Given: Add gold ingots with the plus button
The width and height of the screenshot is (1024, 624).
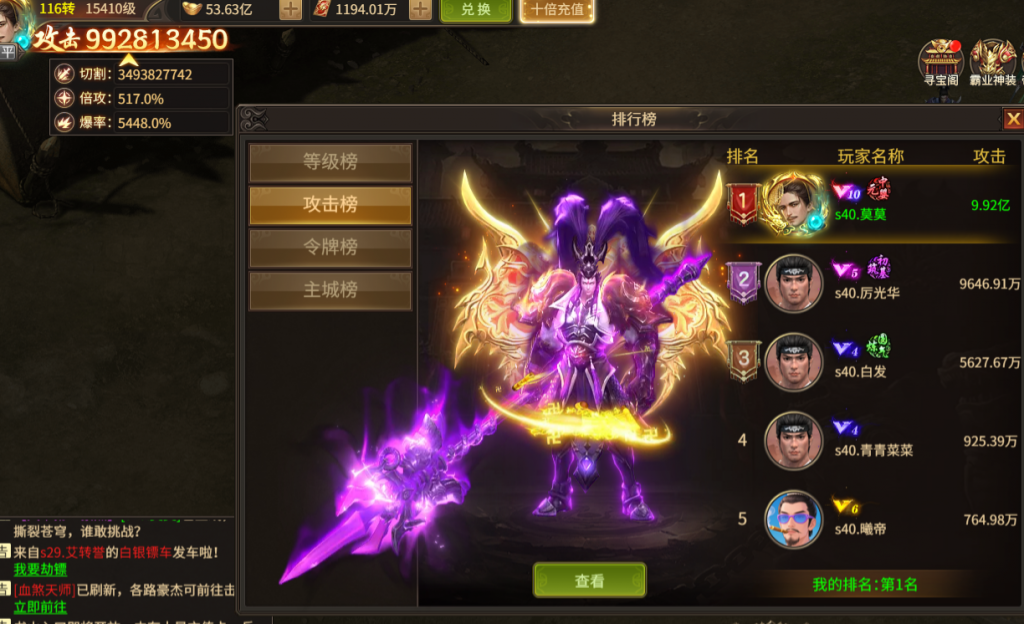Looking at the screenshot, I should [290, 10].
